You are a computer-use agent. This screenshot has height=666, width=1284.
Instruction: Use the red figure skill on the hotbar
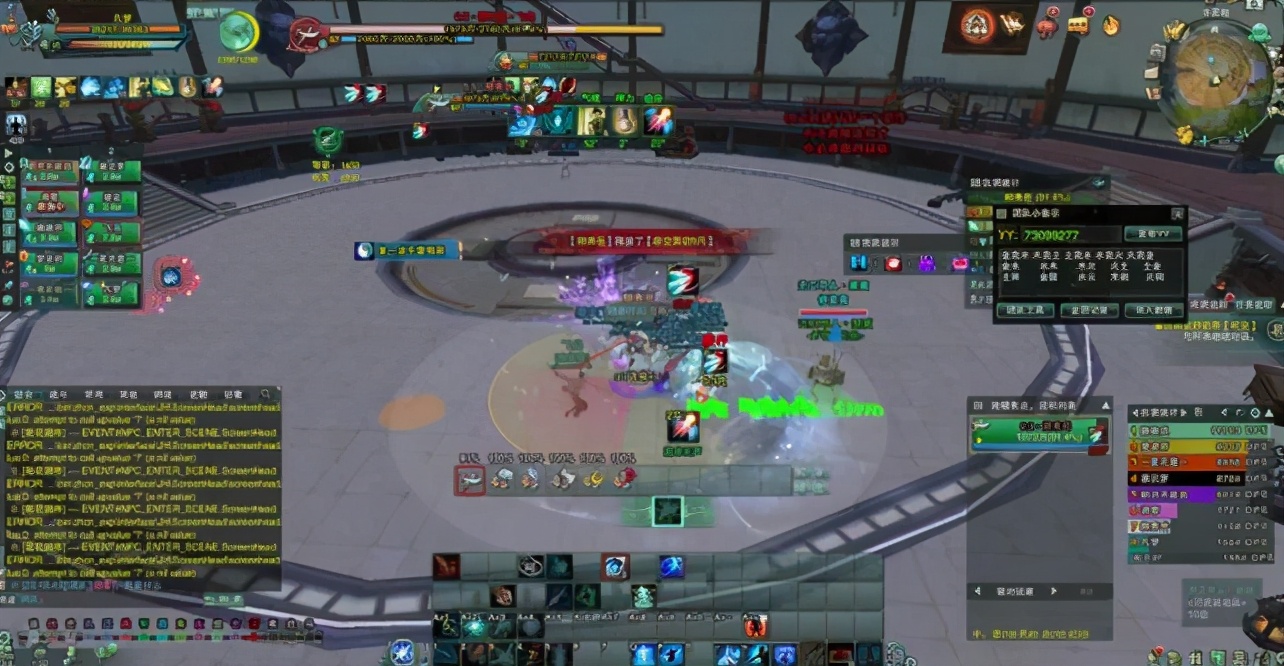click(x=755, y=626)
